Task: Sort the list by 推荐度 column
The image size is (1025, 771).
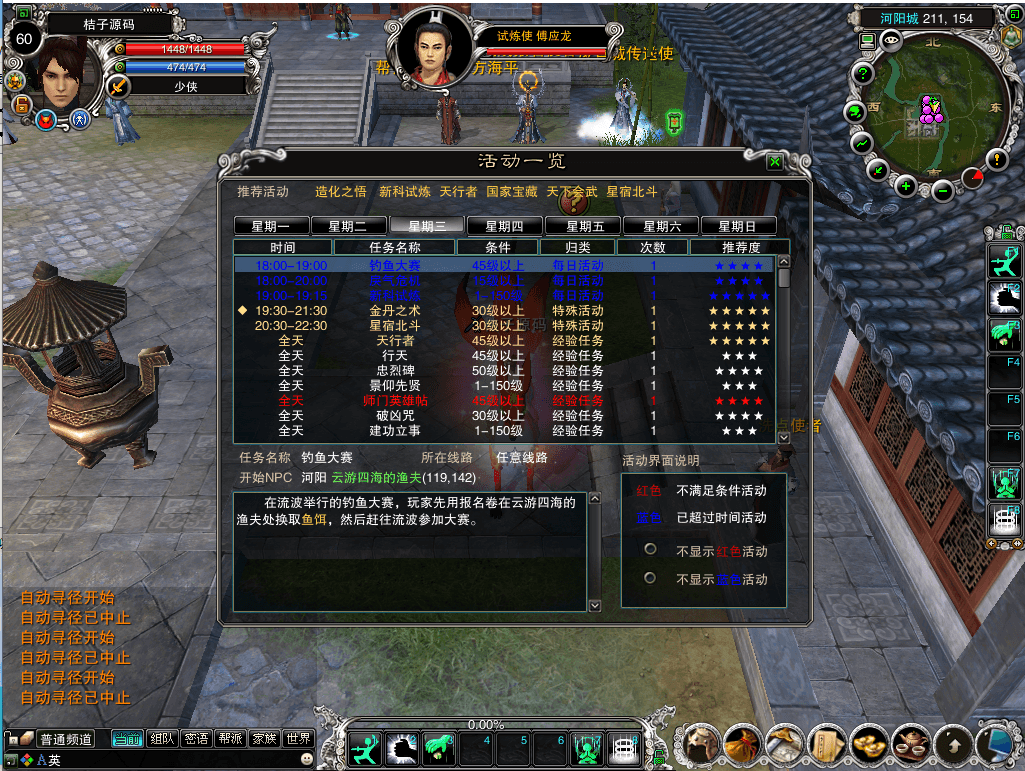Action: click(740, 247)
